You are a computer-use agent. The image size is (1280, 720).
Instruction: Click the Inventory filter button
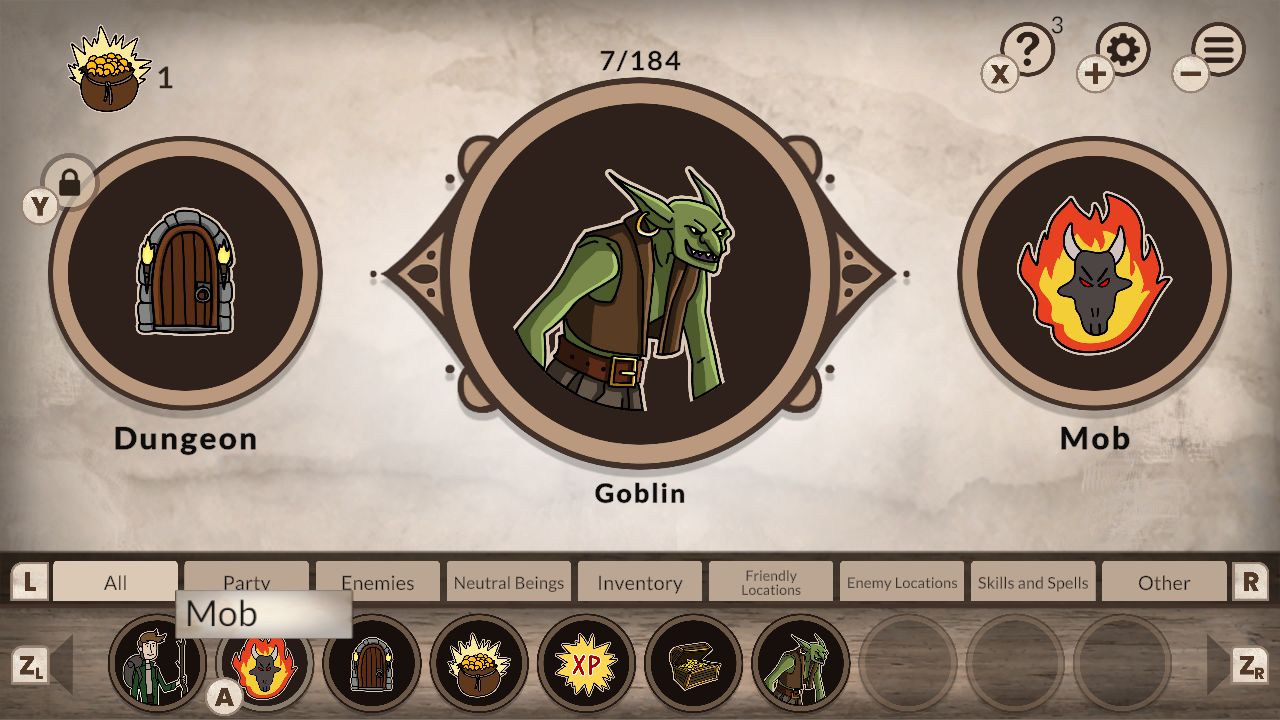(x=639, y=581)
